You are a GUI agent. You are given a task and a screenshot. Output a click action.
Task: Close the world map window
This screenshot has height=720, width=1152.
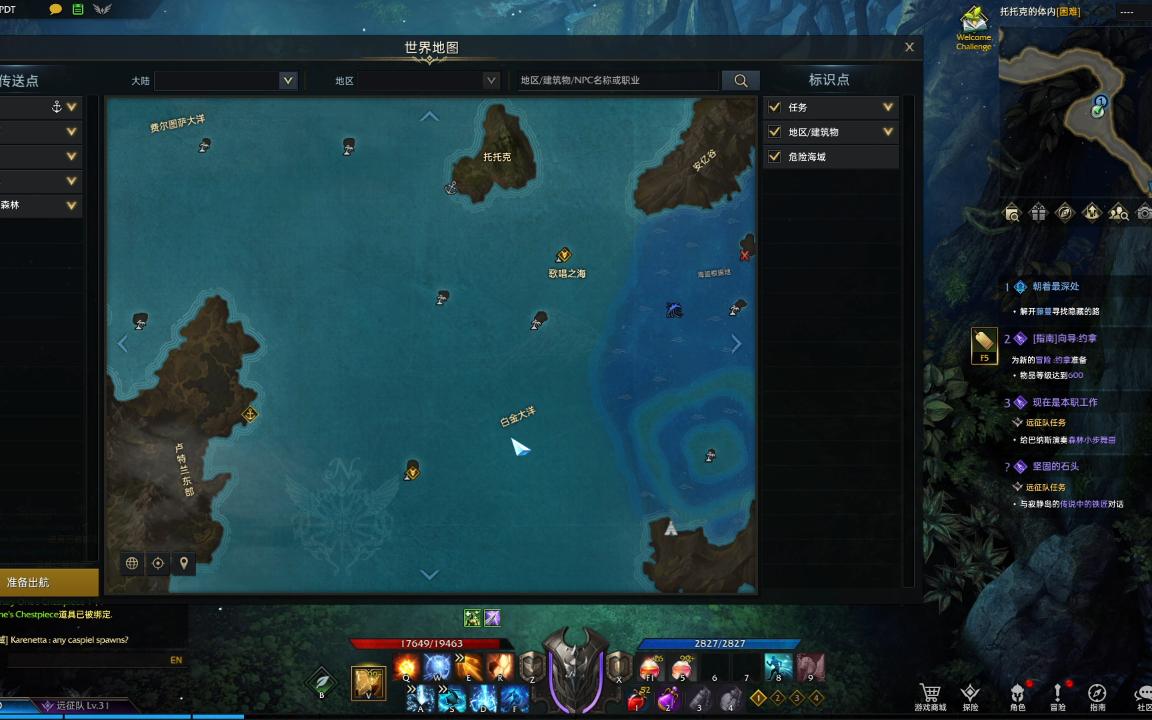(909, 47)
